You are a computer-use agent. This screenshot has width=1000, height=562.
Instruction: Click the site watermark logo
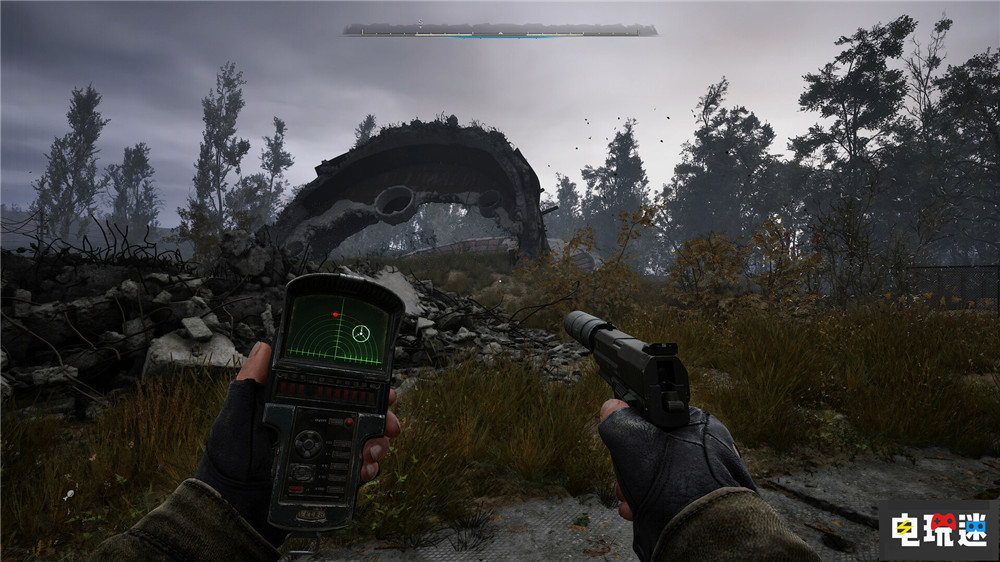coord(938,530)
